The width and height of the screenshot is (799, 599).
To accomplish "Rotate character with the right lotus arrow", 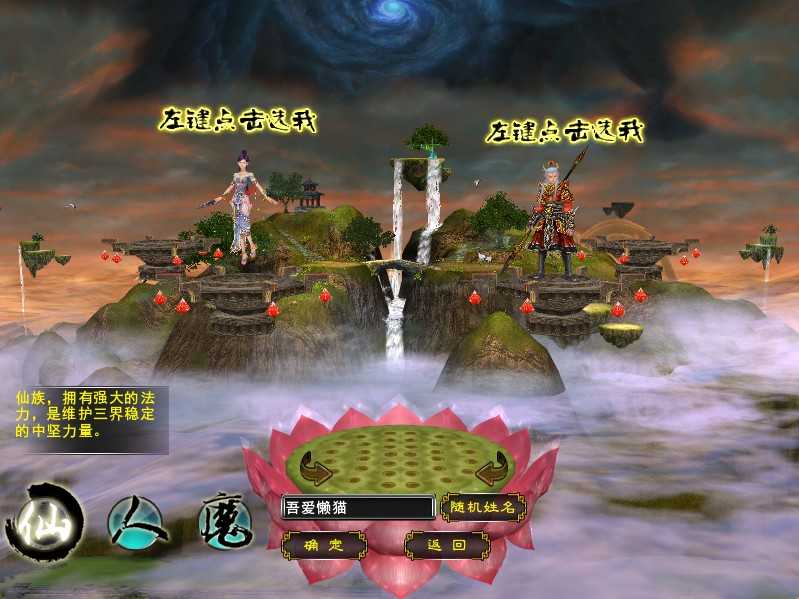I will (x=491, y=468).
